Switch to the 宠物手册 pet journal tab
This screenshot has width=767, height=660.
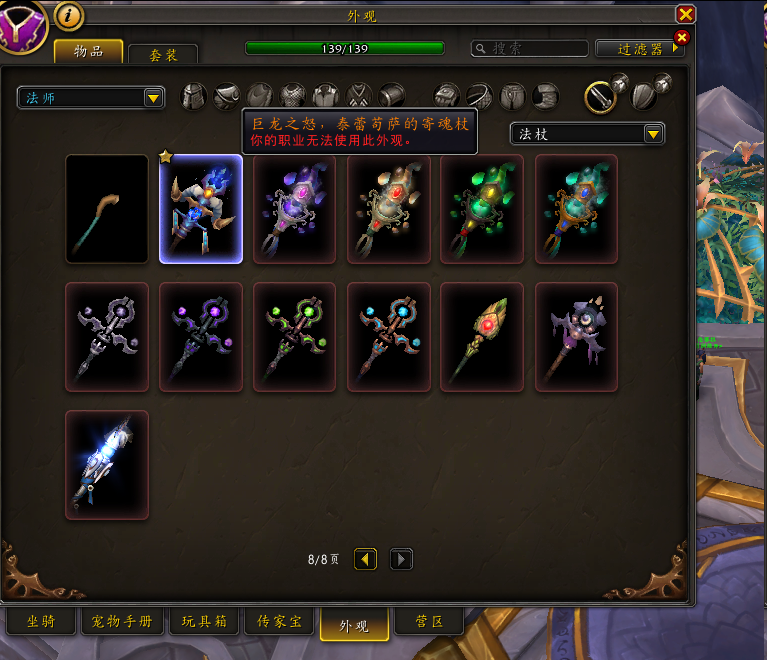(x=122, y=622)
